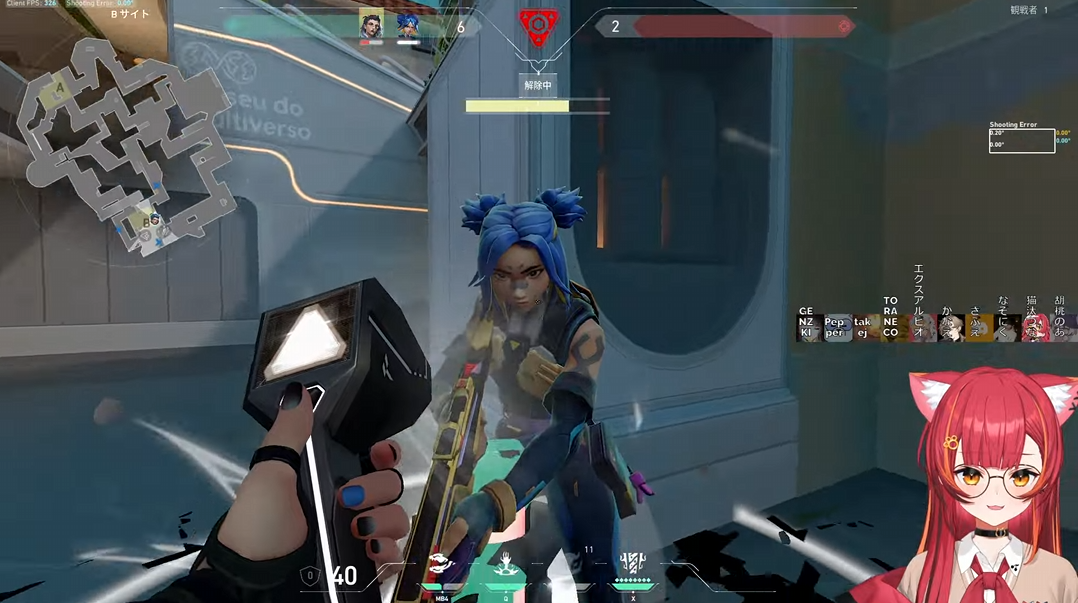Screen dimensions: 1078x603
Task: Click the Shooting Error graph box
Action: (x=1021, y=141)
